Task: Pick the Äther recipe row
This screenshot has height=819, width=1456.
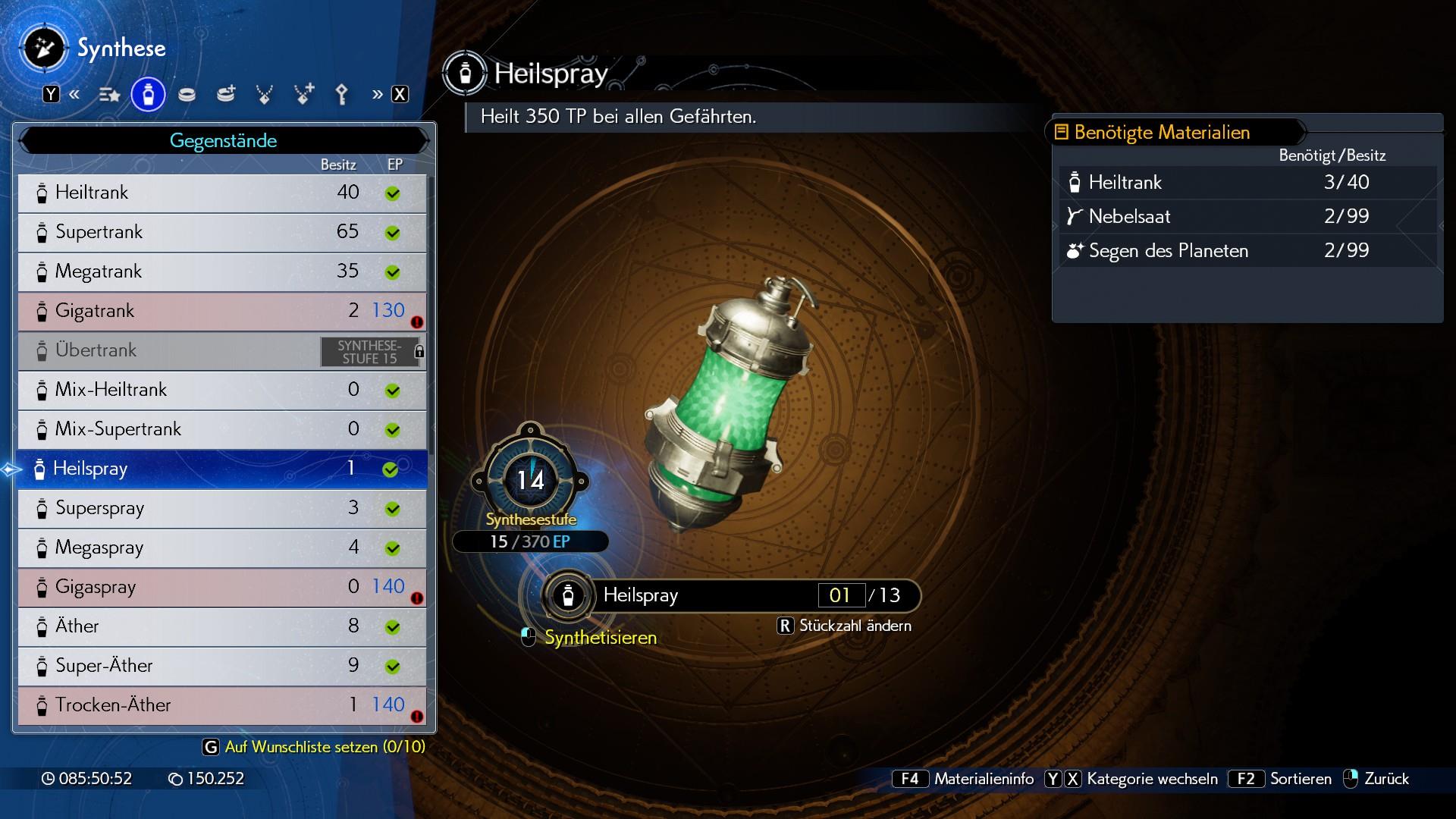Action: (x=221, y=626)
